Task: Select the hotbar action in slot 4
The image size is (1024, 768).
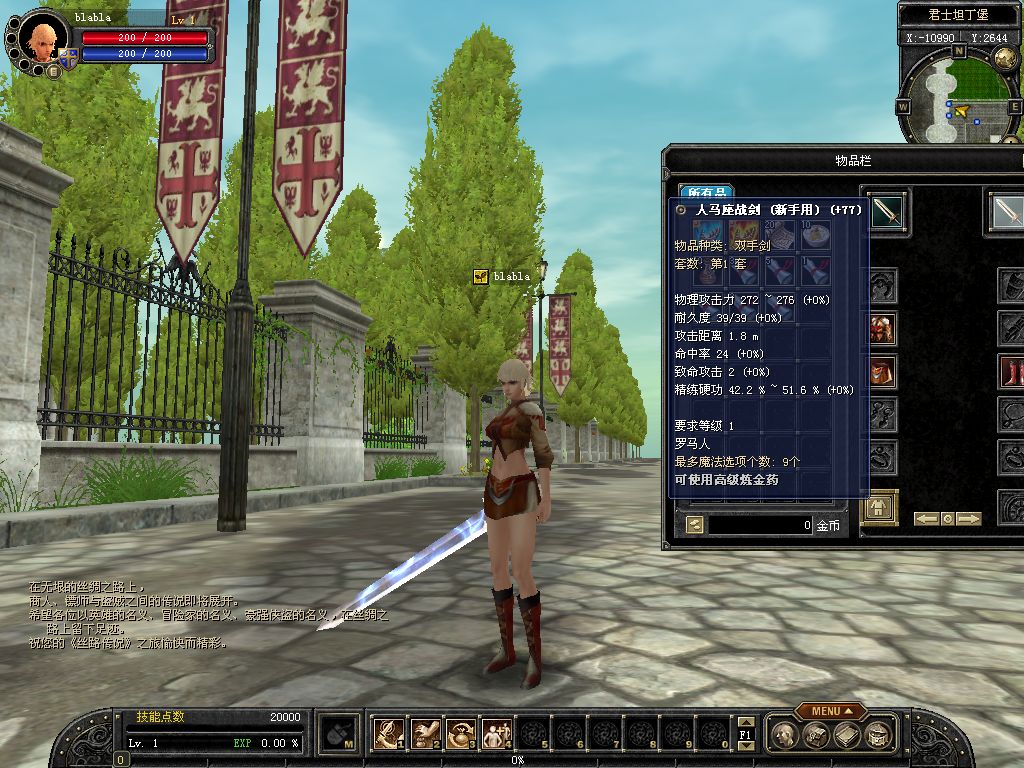Action: (x=497, y=734)
